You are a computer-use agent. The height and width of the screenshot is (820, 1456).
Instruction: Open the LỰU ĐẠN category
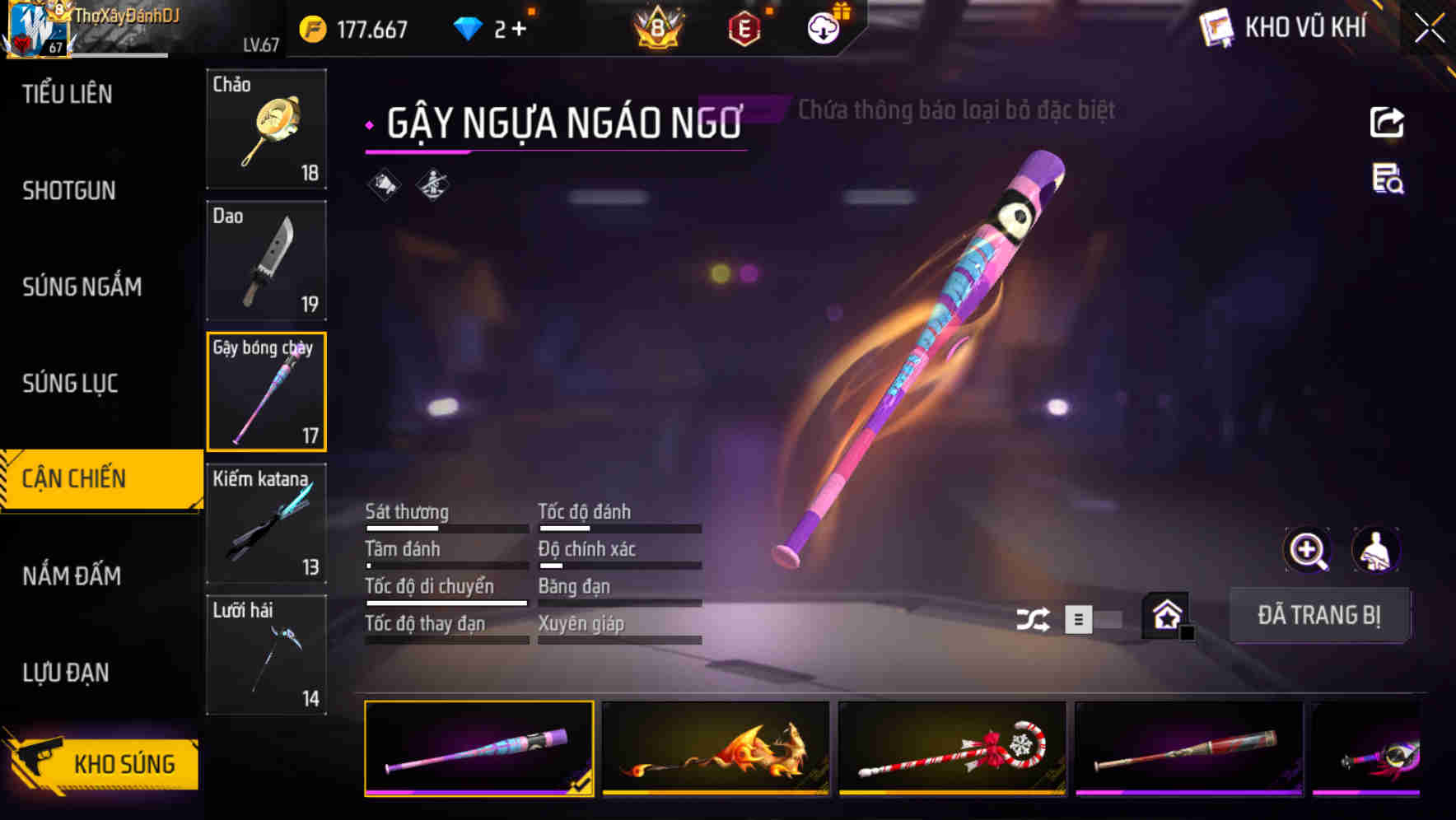[64, 673]
